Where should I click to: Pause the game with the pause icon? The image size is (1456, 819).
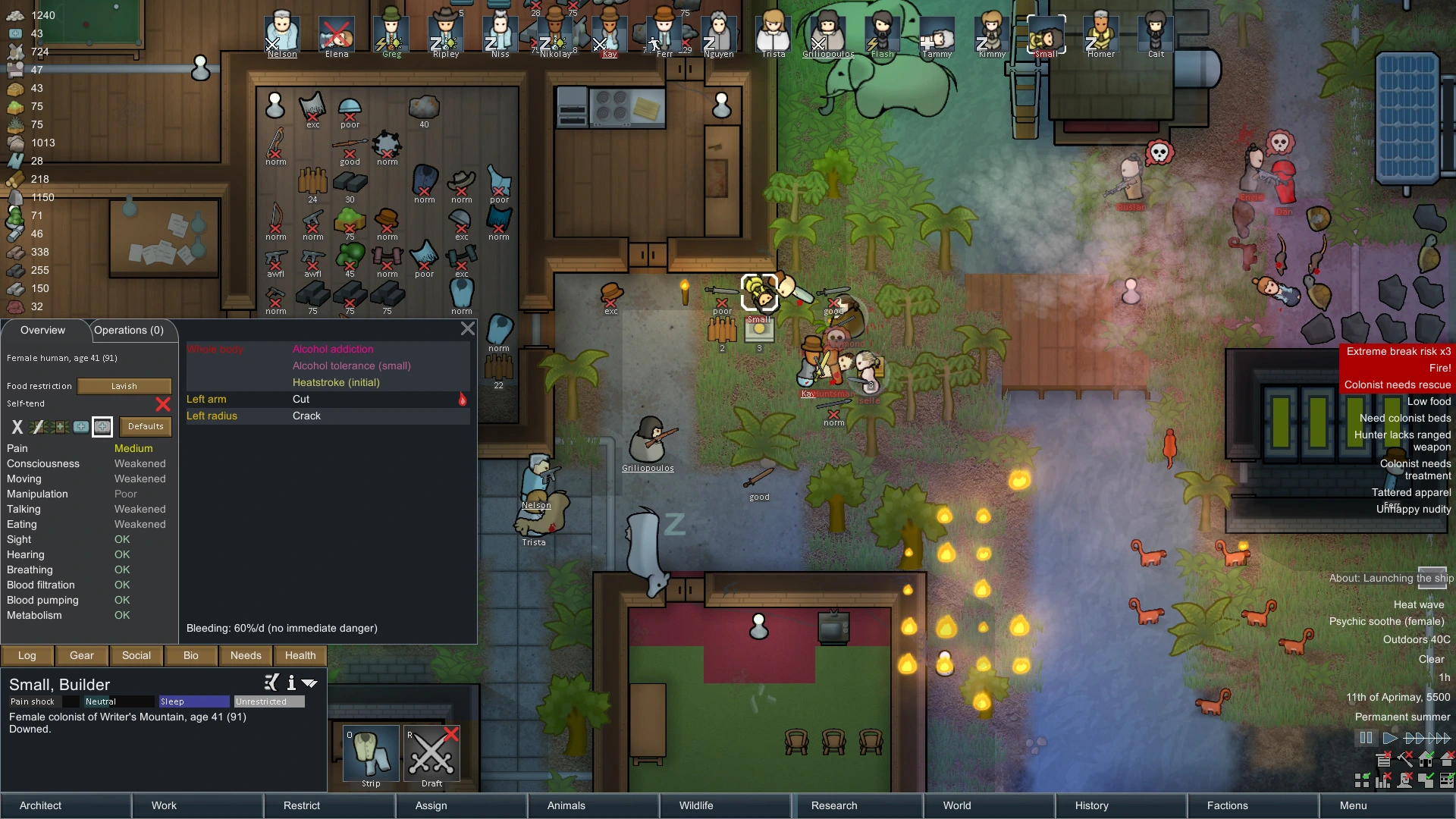pyautogui.click(x=1367, y=737)
